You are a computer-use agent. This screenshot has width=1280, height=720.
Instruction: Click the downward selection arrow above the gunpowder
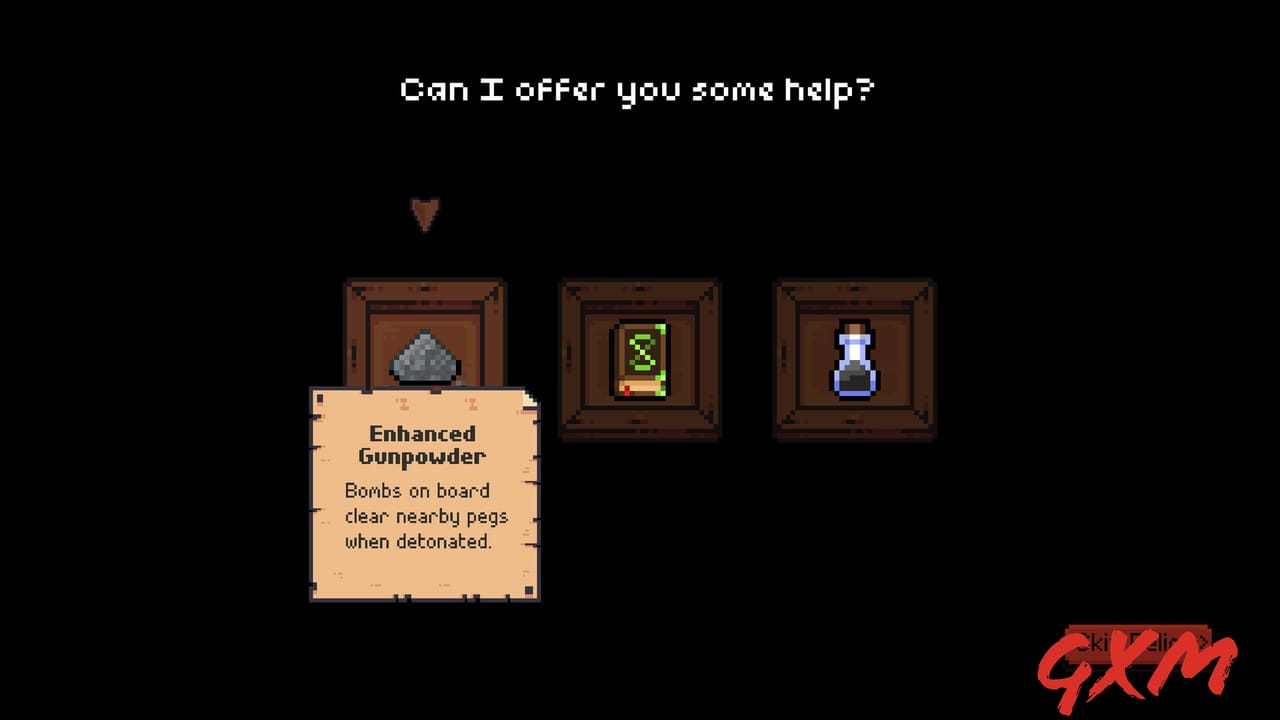(x=426, y=212)
